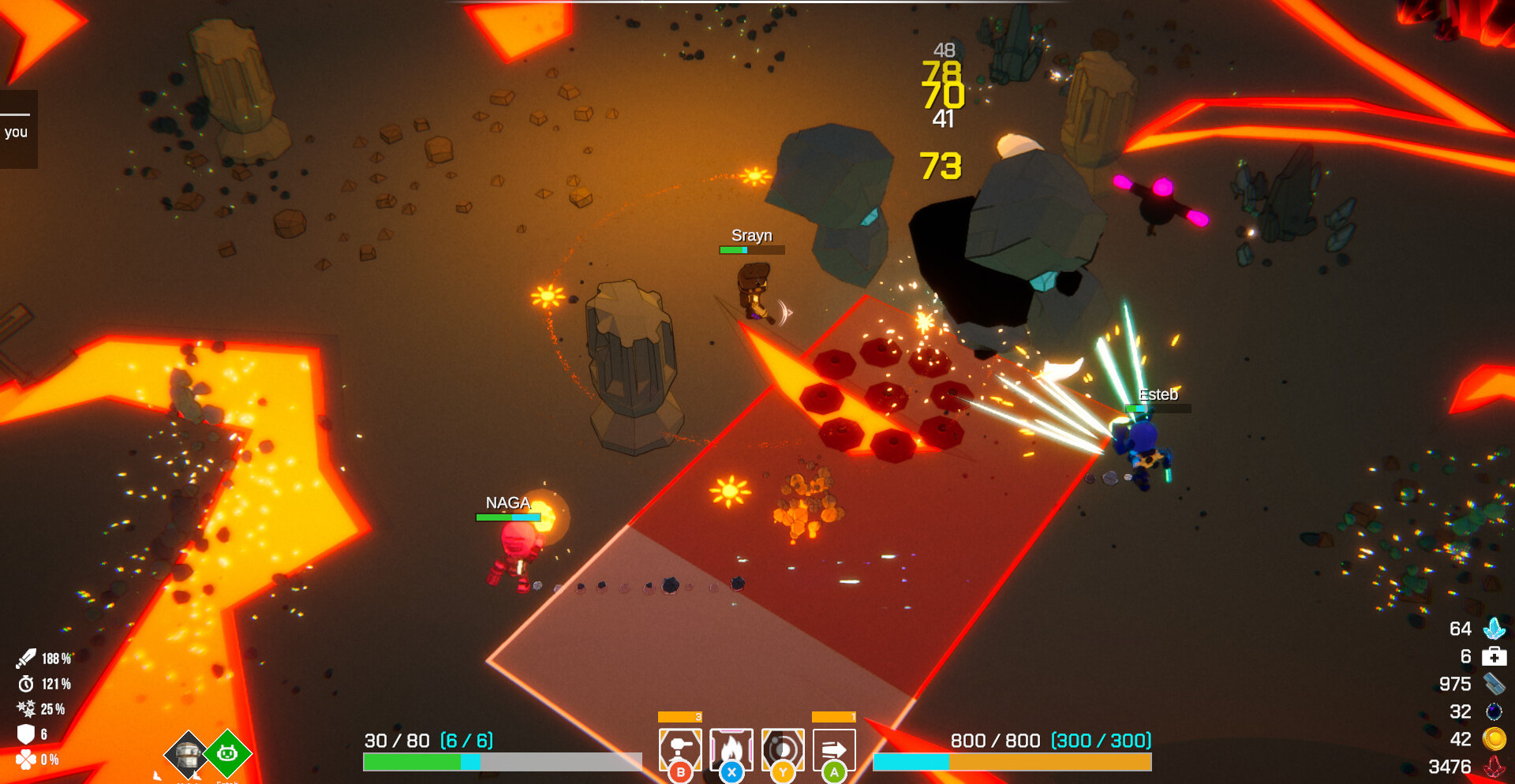Screen dimensions: 1515x784
Task: Select the green robot face diamond
Action: point(227,753)
